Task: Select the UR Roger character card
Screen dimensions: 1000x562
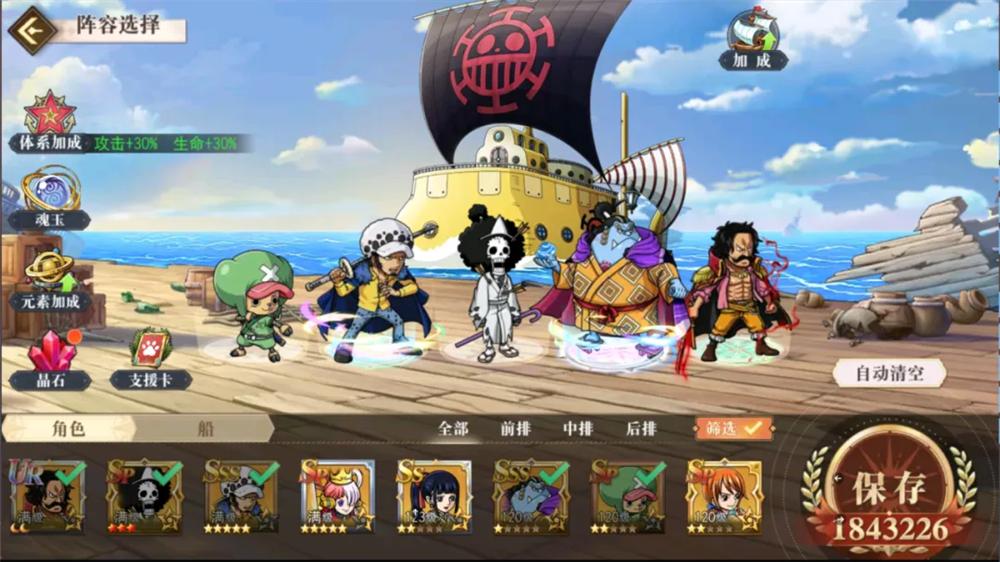Action: click(47, 497)
